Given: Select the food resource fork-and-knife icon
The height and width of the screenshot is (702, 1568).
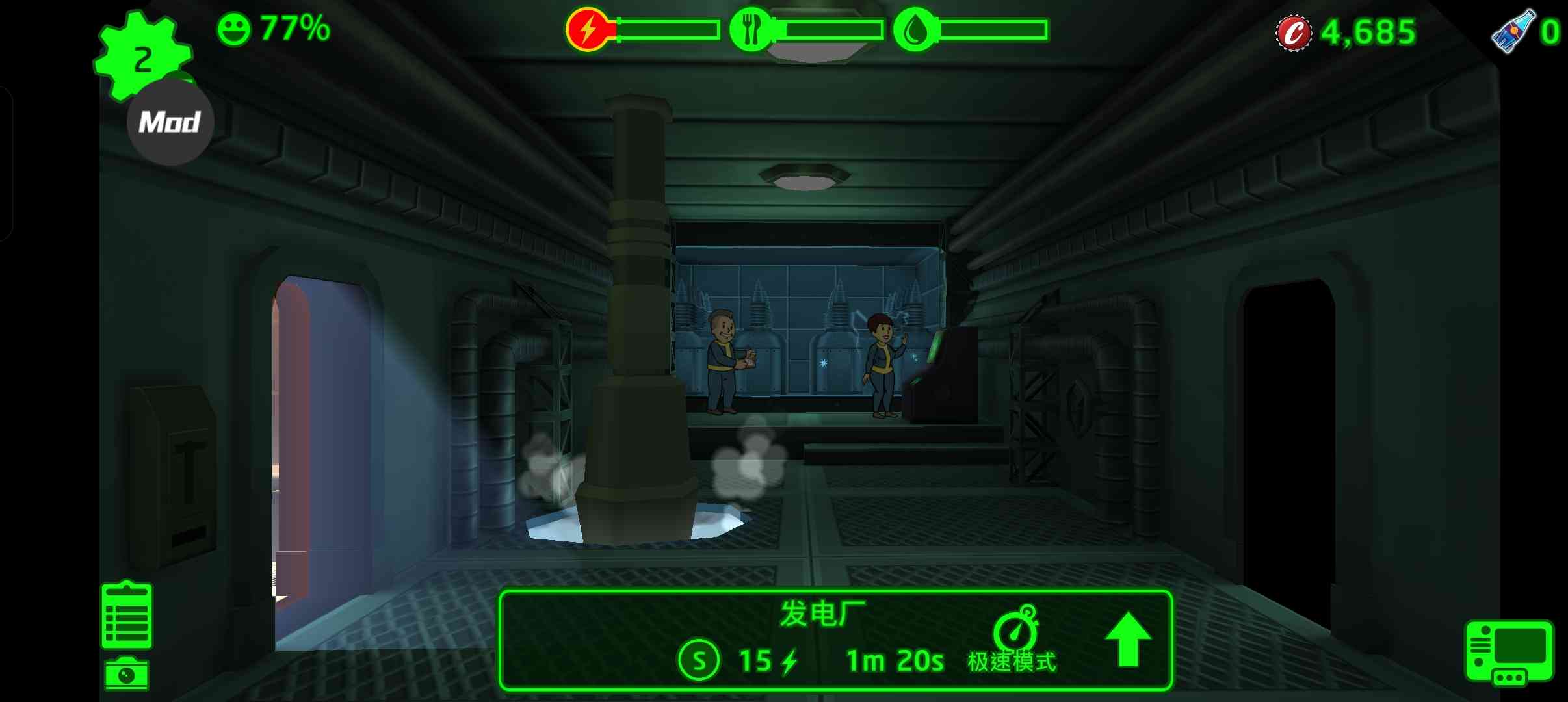Looking at the screenshot, I should pos(751,30).
